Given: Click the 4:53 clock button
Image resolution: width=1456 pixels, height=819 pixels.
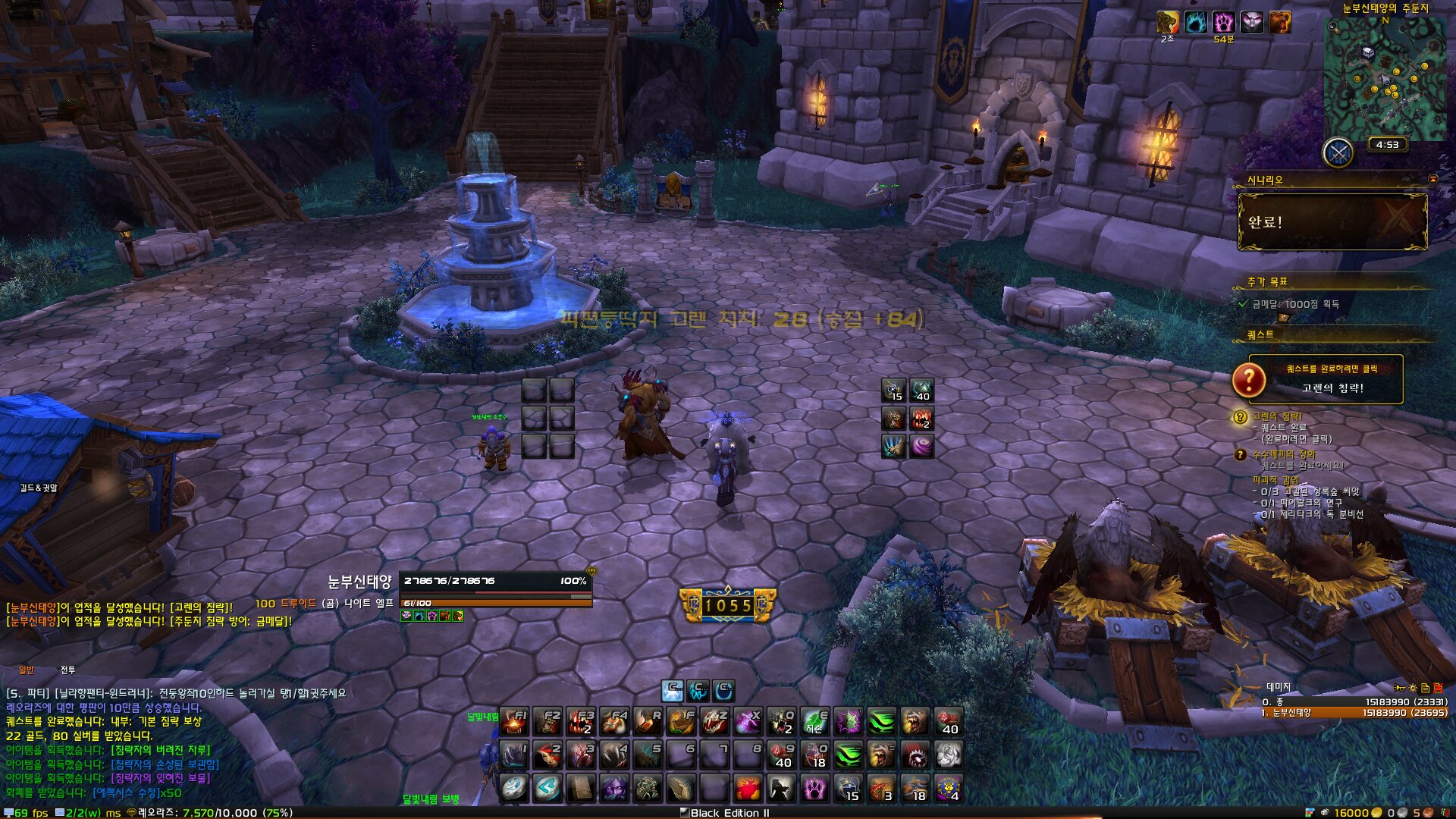Looking at the screenshot, I should [1387, 144].
